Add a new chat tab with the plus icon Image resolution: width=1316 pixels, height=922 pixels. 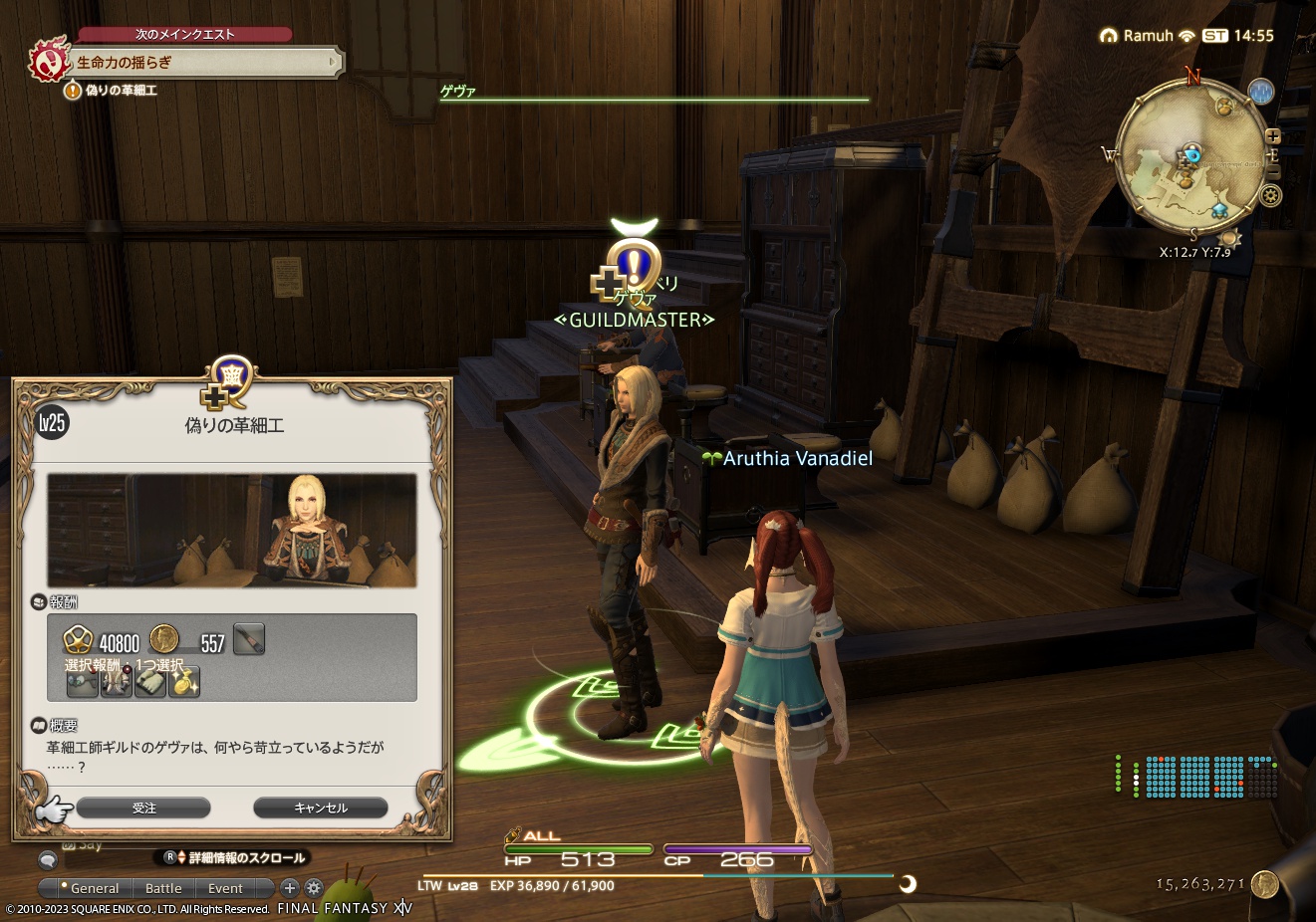289,888
